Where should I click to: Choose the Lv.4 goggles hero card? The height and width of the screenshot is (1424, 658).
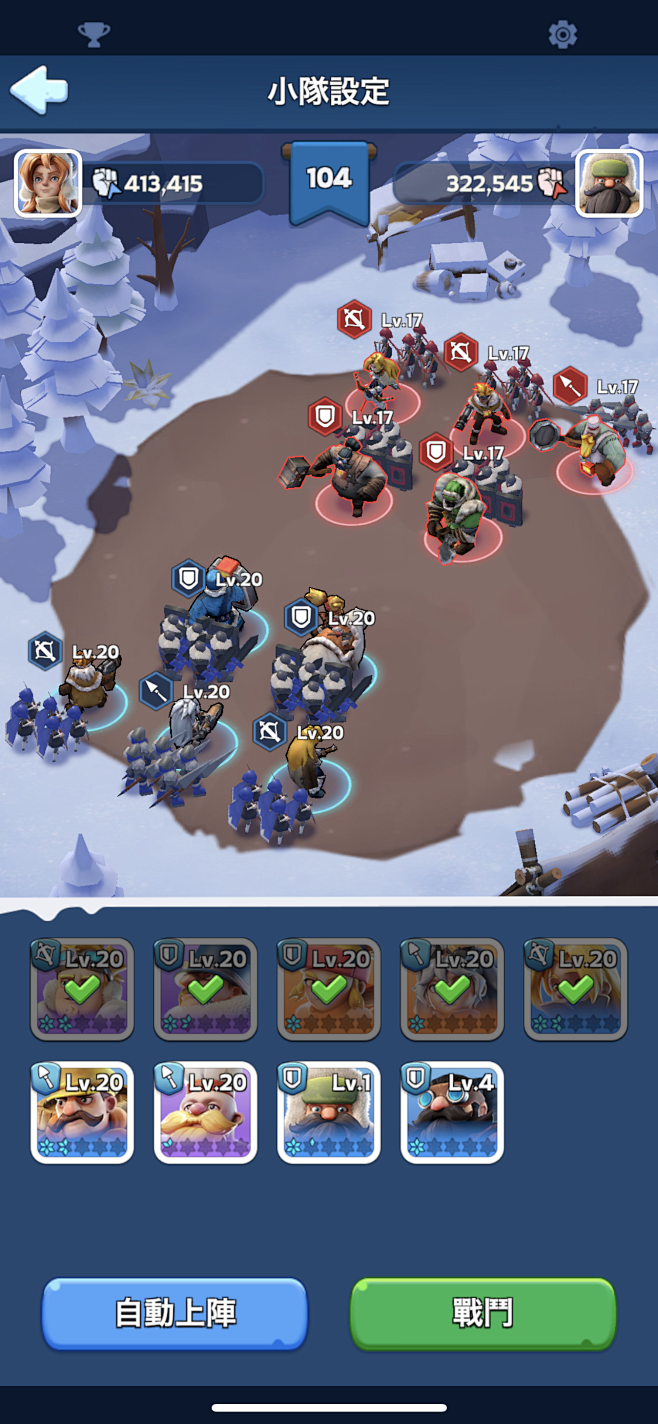pyautogui.click(x=452, y=1112)
